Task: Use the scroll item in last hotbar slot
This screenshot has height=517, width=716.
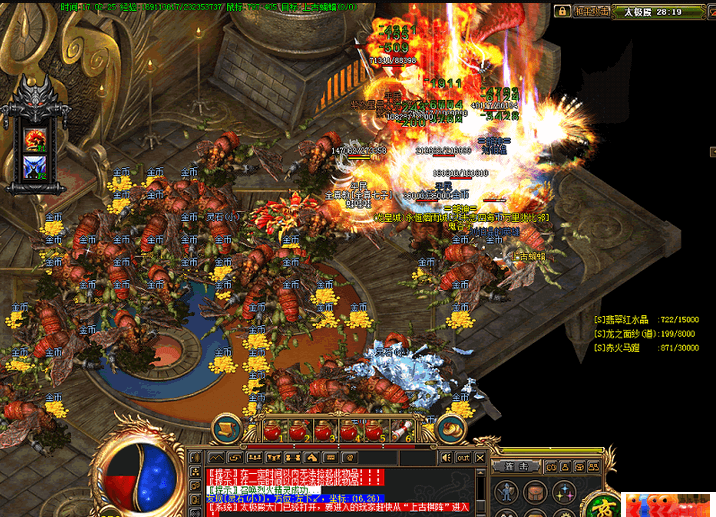Action: (408, 431)
